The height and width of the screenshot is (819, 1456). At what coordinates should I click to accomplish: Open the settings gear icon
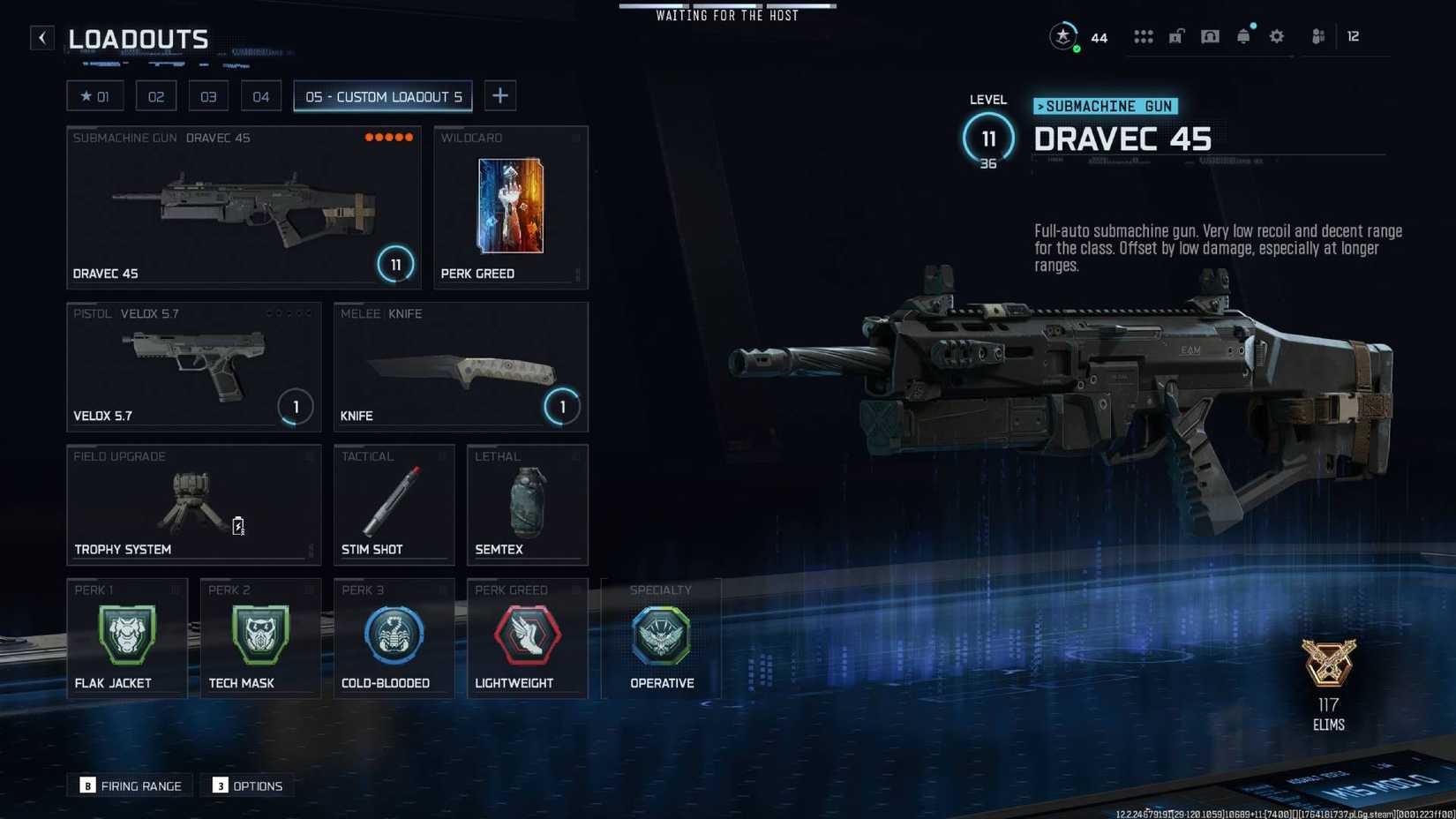(x=1277, y=36)
